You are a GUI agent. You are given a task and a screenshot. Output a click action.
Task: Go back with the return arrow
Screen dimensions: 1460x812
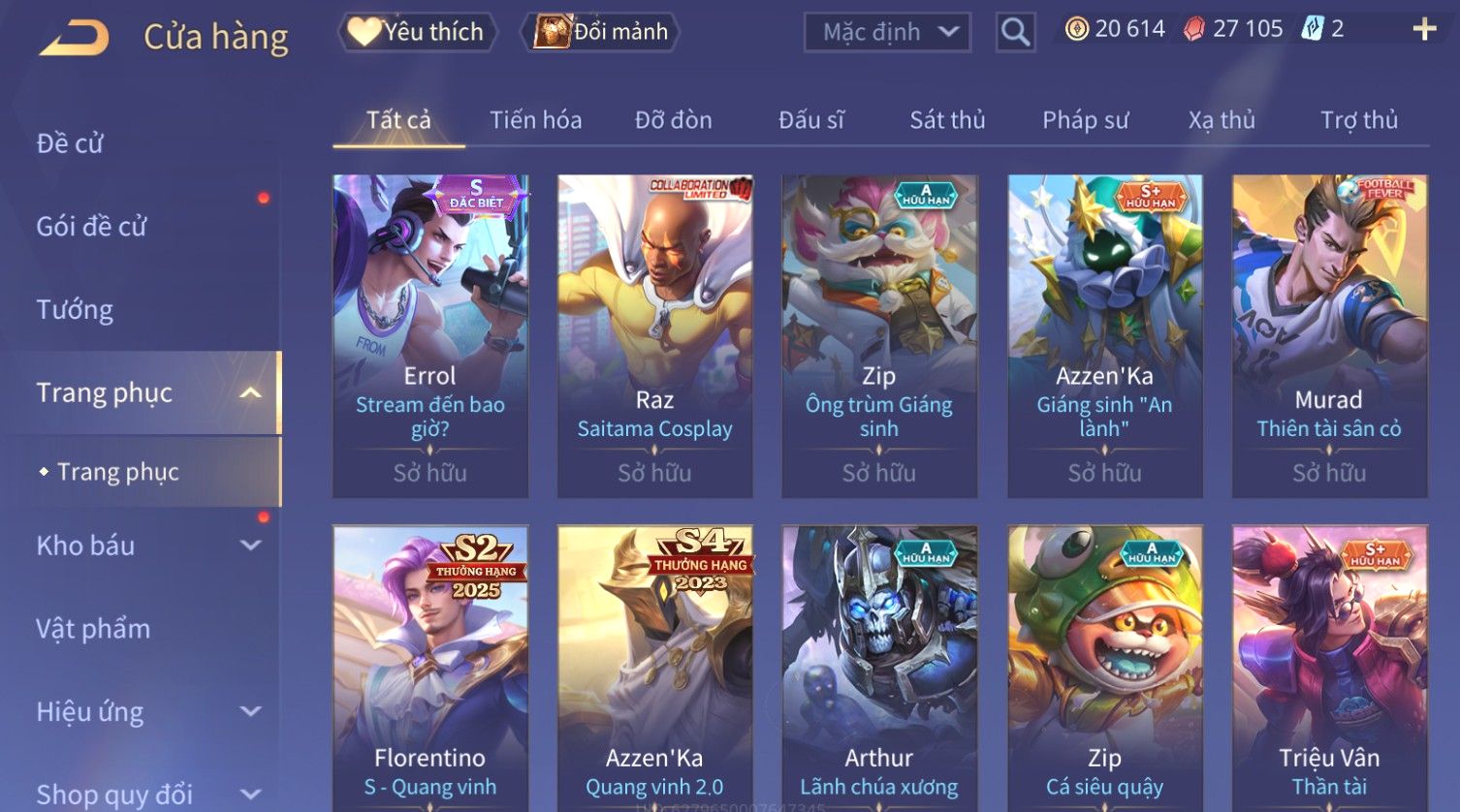[x=75, y=37]
